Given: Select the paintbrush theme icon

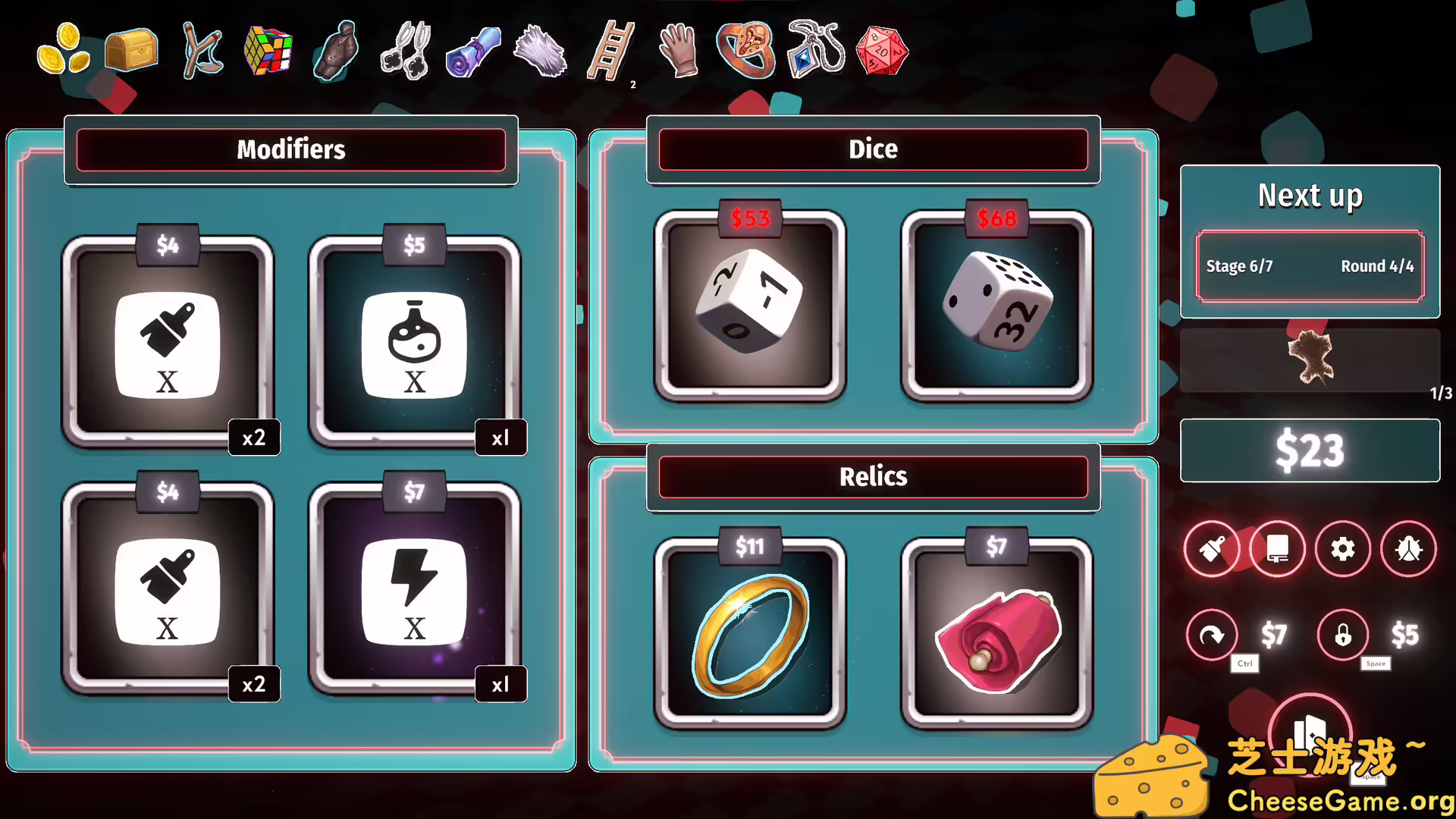Looking at the screenshot, I should click(x=1212, y=549).
